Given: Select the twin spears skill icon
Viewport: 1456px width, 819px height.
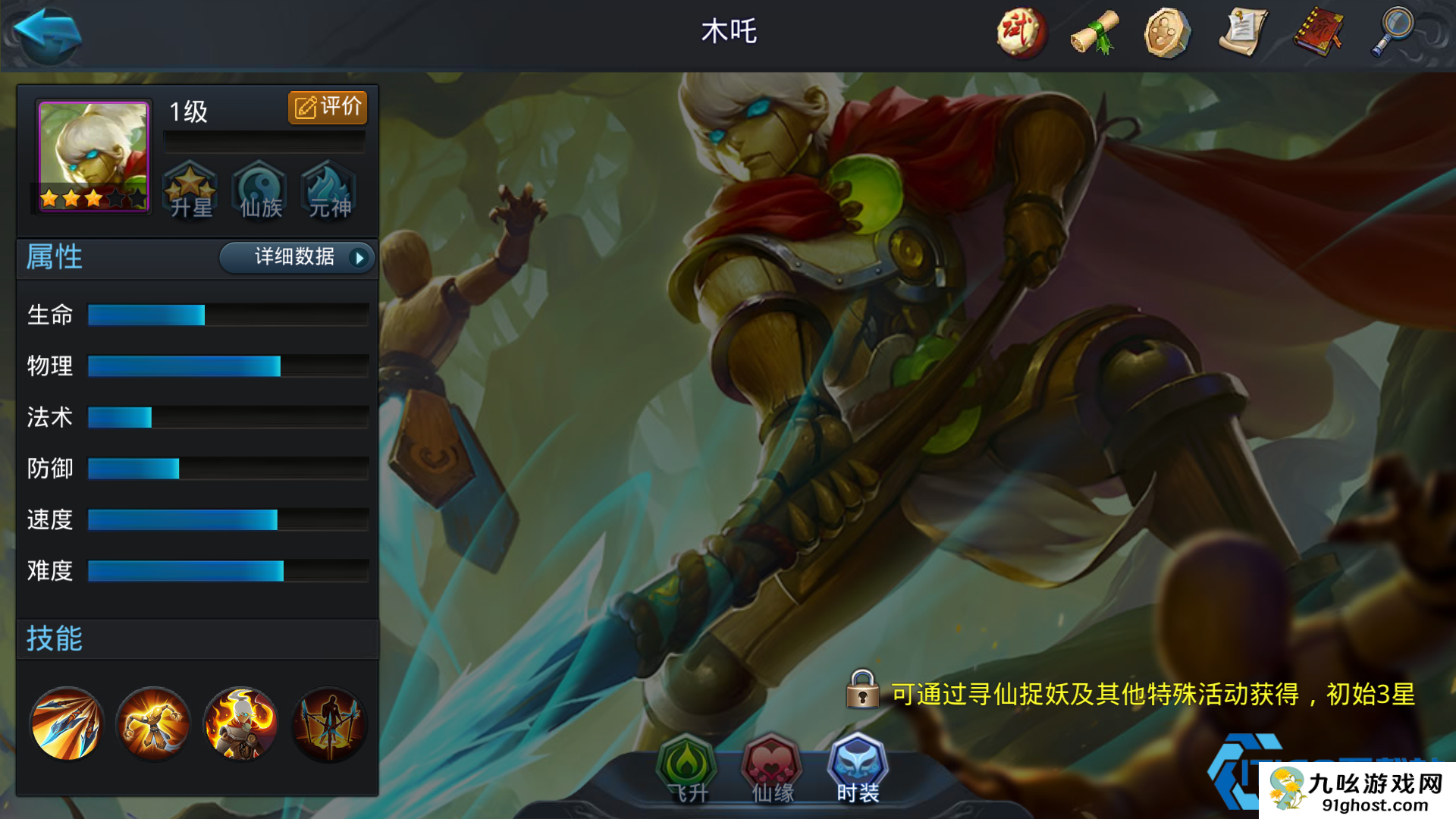Looking at the screenshot, I should (x=328, y=724).
